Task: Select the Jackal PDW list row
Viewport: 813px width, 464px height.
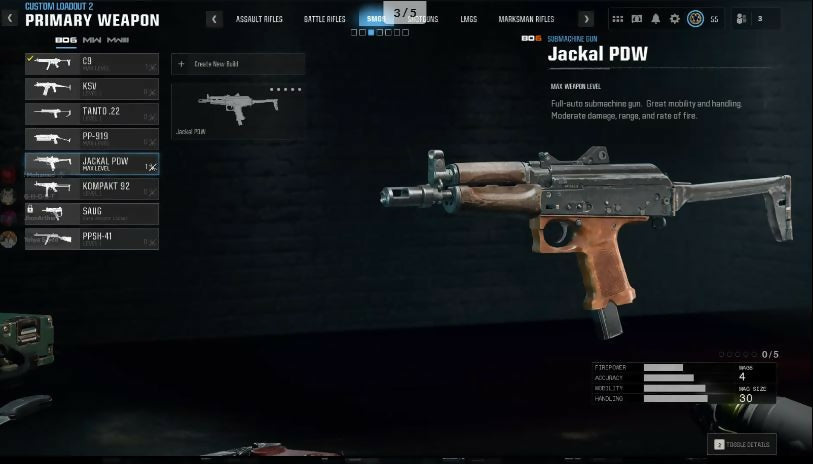Action: click(x=91, y=164)
